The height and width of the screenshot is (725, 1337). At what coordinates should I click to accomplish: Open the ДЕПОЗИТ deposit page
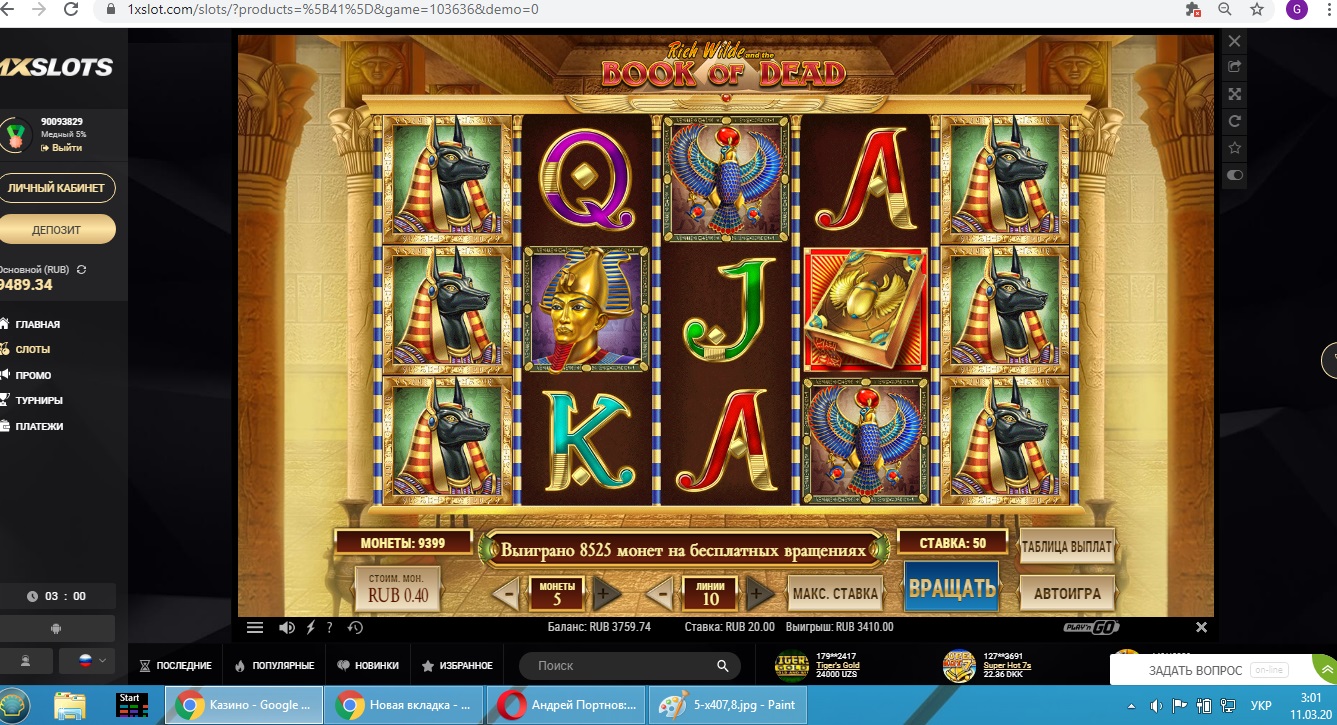coord(57,230)
